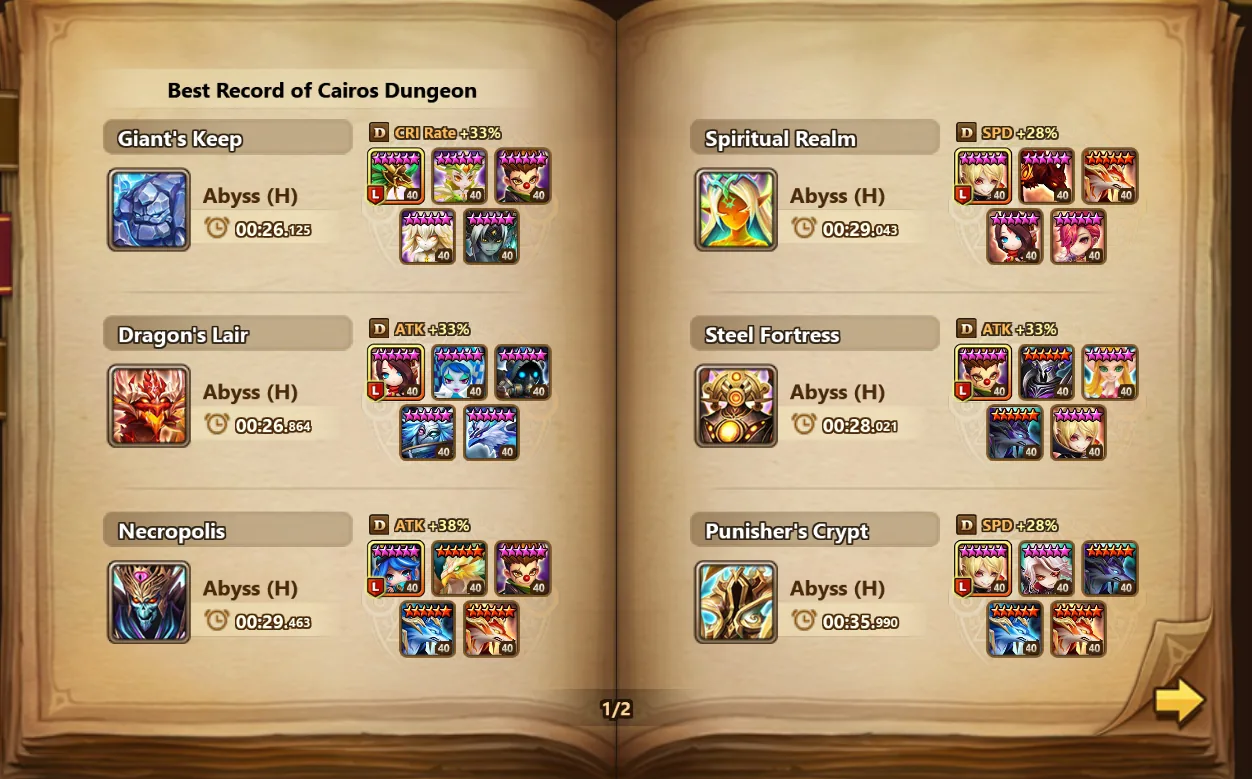Inspect the Punisher's Crypt leader monster icon
This screenshot has width=1252, height=779.
tap(983, 568)
